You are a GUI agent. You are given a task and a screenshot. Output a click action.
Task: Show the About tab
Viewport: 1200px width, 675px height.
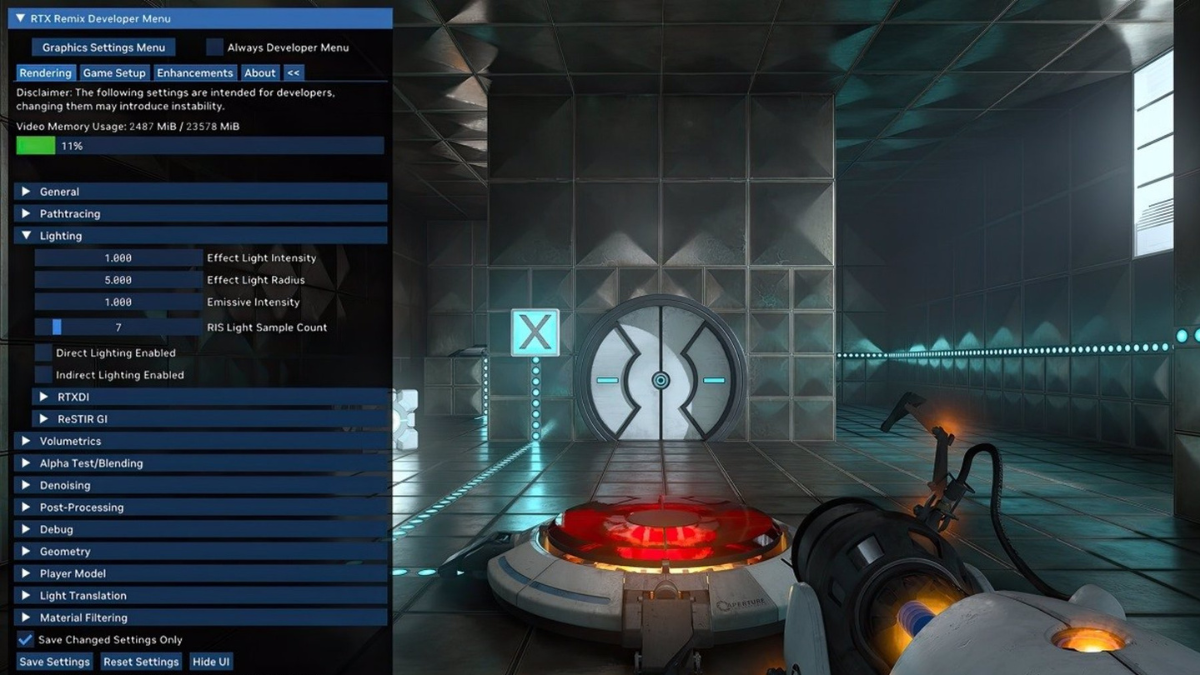260,73
